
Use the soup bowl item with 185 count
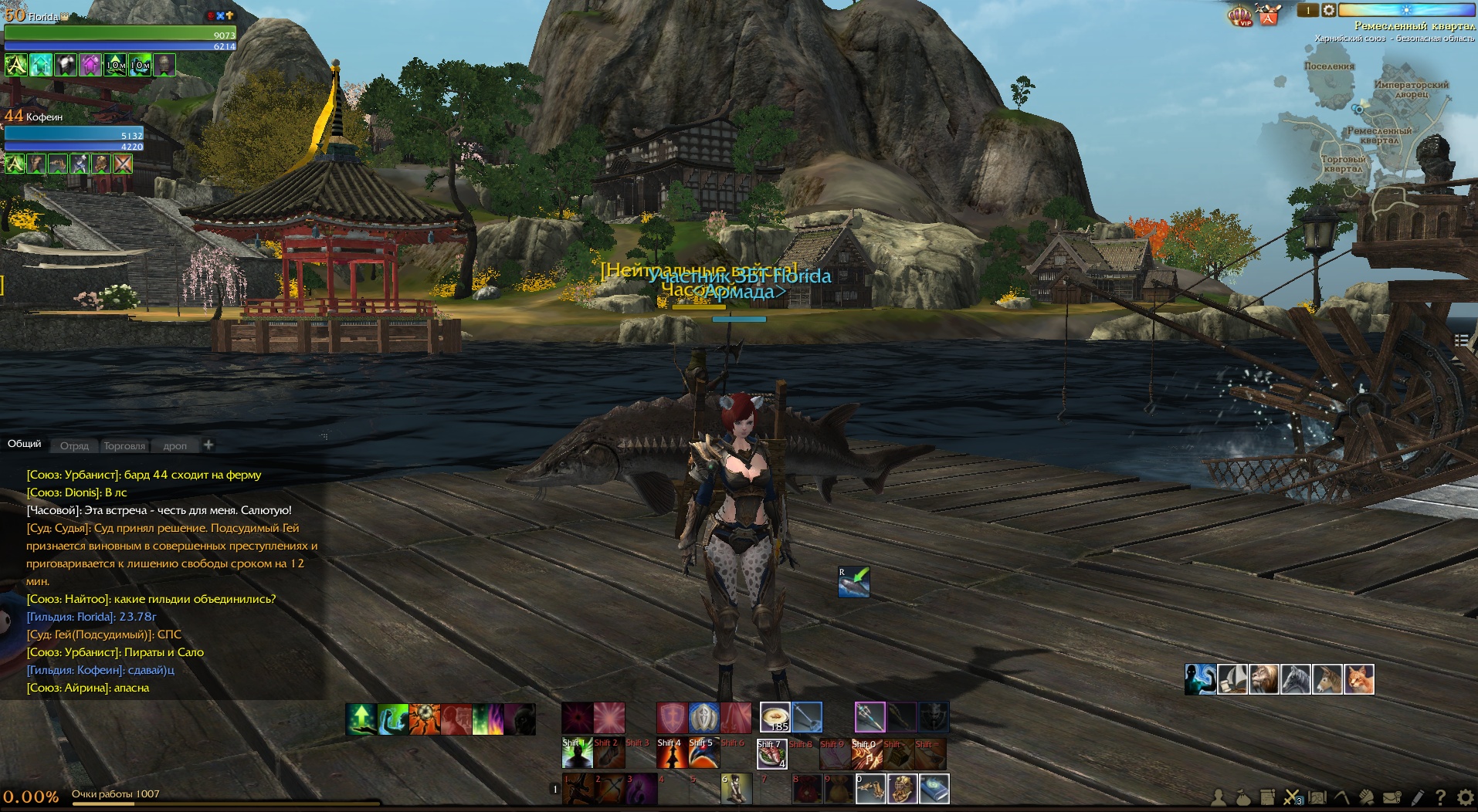[775, 717]
